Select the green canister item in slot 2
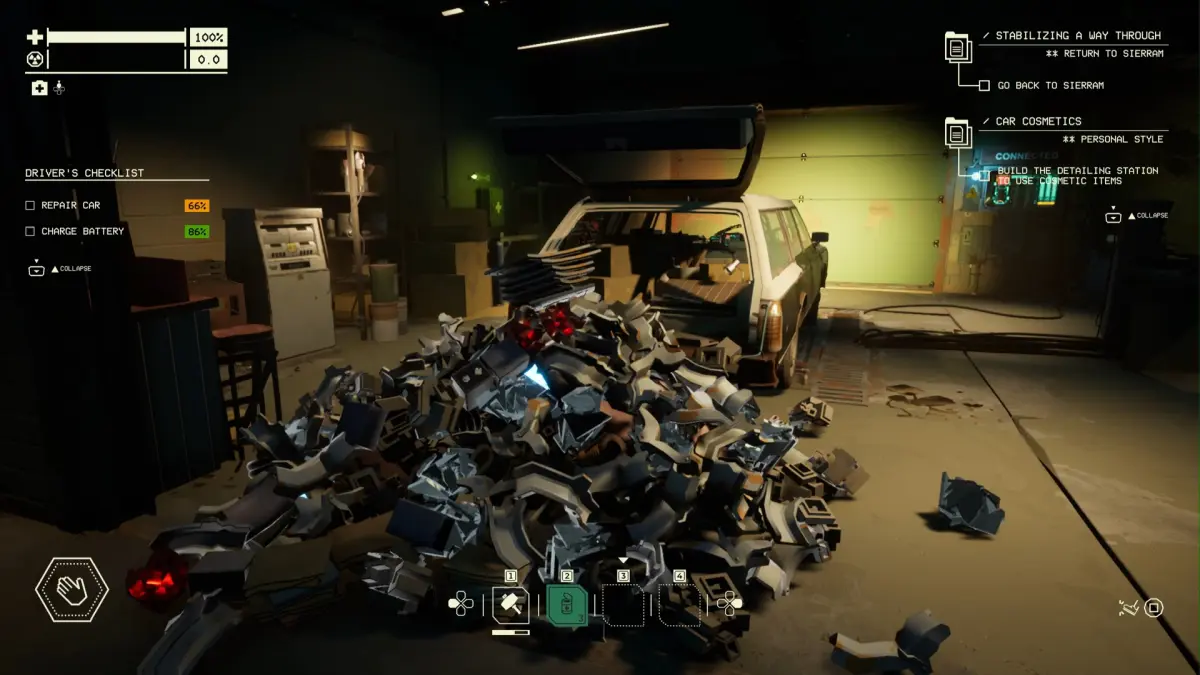Image resolution: width=1200 pixels, height=675 pixels. click(x=567, y=605)
